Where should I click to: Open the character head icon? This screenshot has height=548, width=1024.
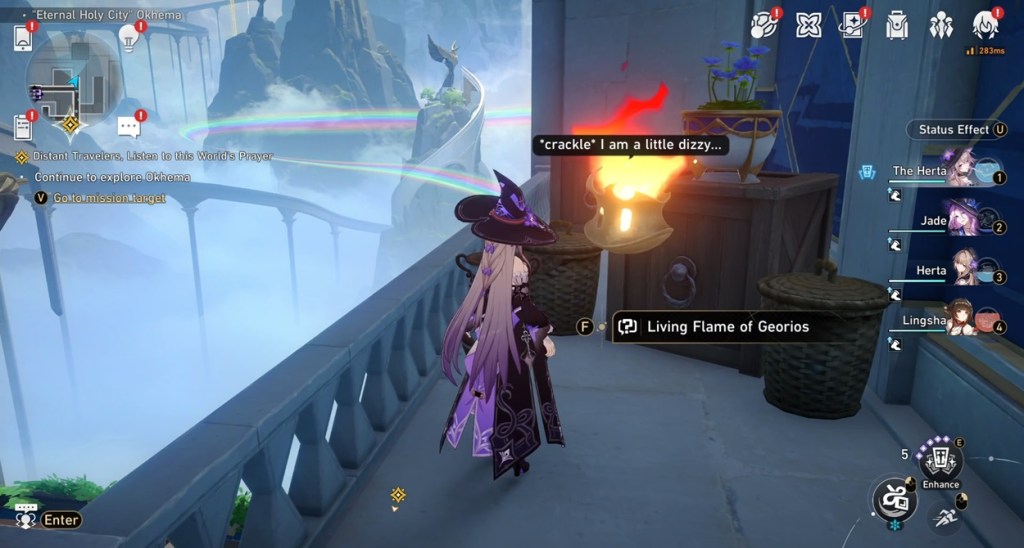[985, 26]
